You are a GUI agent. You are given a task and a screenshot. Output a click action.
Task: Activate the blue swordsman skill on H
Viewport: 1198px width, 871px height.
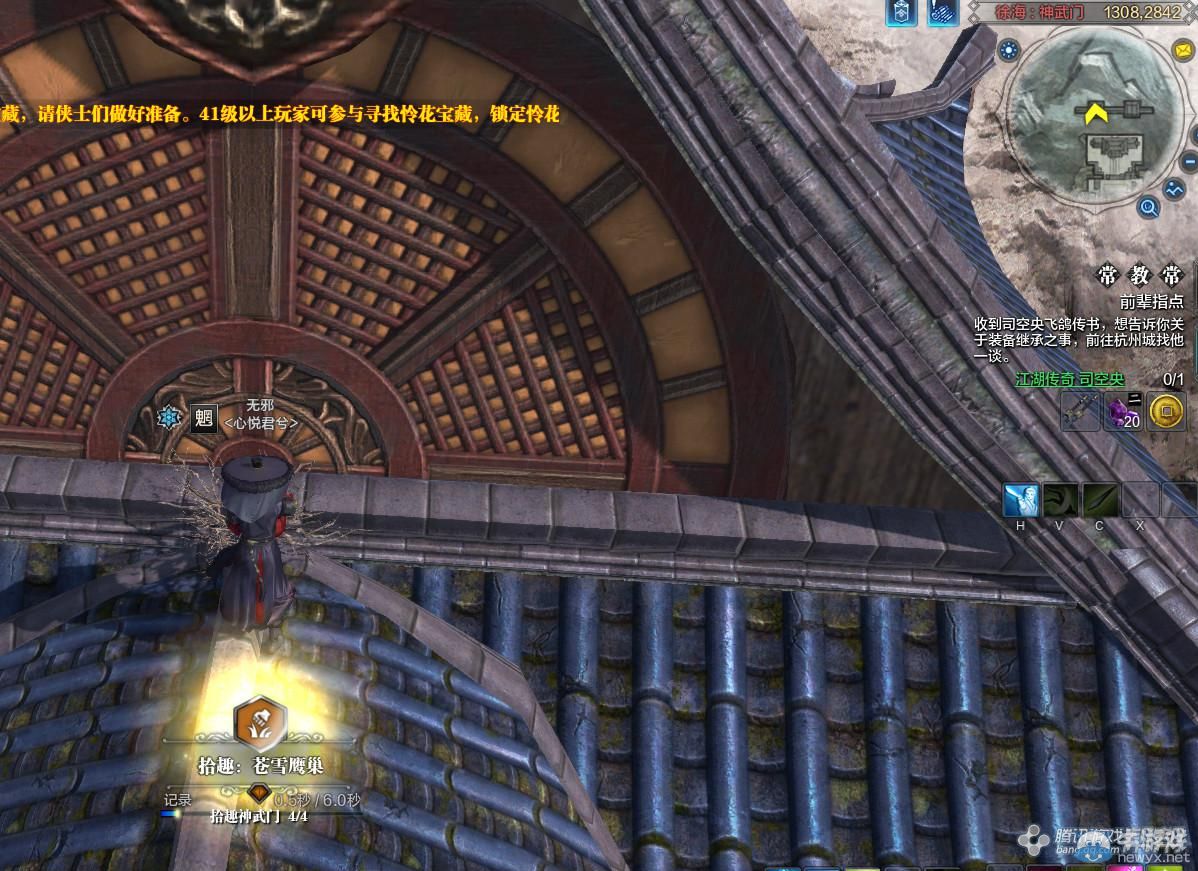tap(1021, 499)
